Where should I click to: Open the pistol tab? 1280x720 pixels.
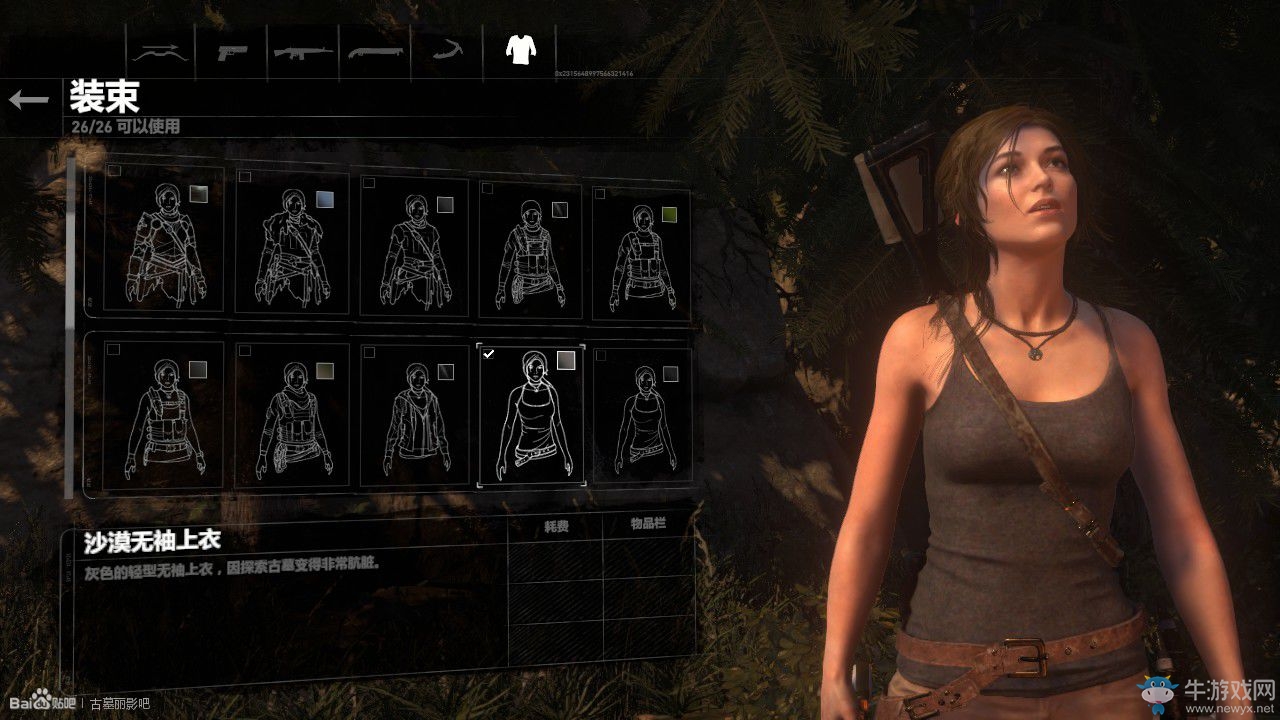click(232, 50)
